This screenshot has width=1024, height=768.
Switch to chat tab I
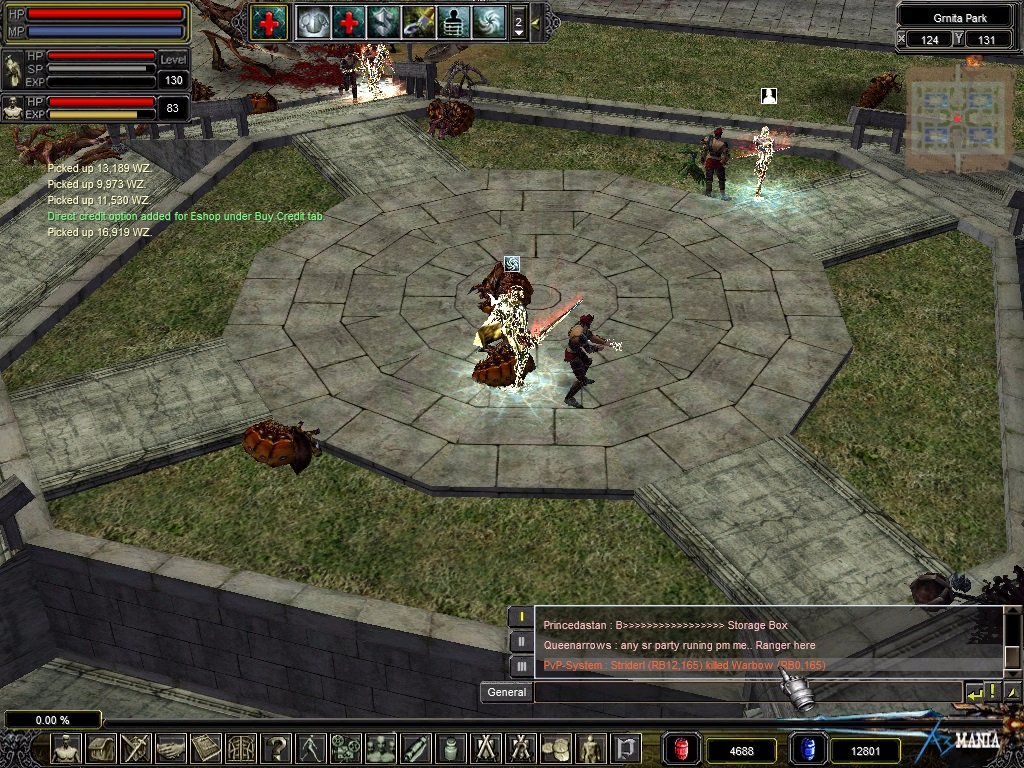tap(521, 617)
